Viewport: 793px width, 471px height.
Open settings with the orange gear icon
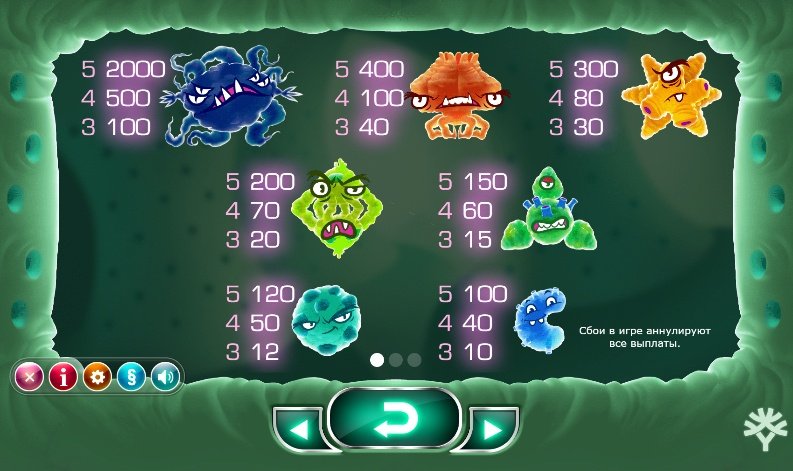tap(97, 377)
